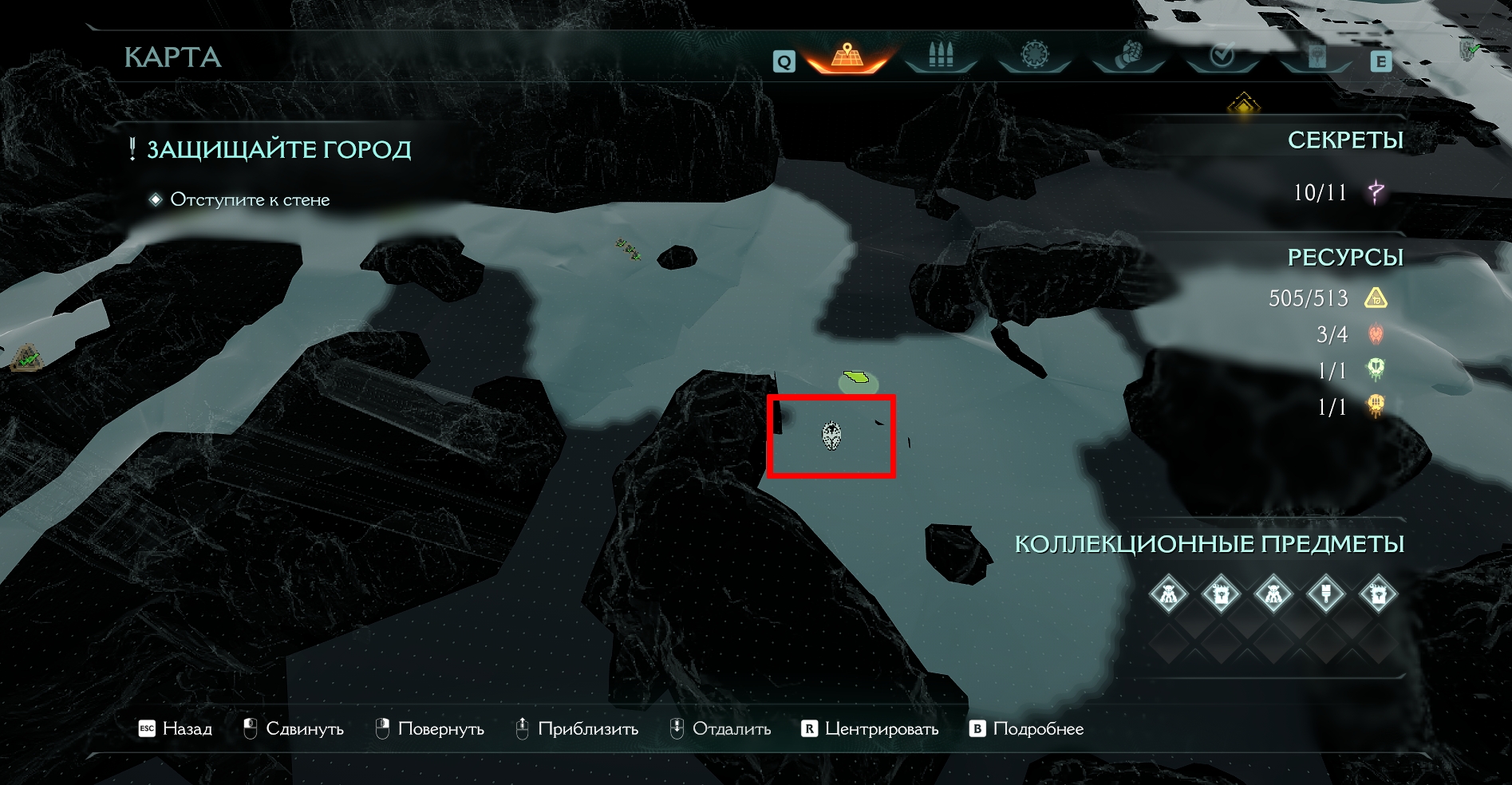Open the spiked gear tab

click(1035, 57)
